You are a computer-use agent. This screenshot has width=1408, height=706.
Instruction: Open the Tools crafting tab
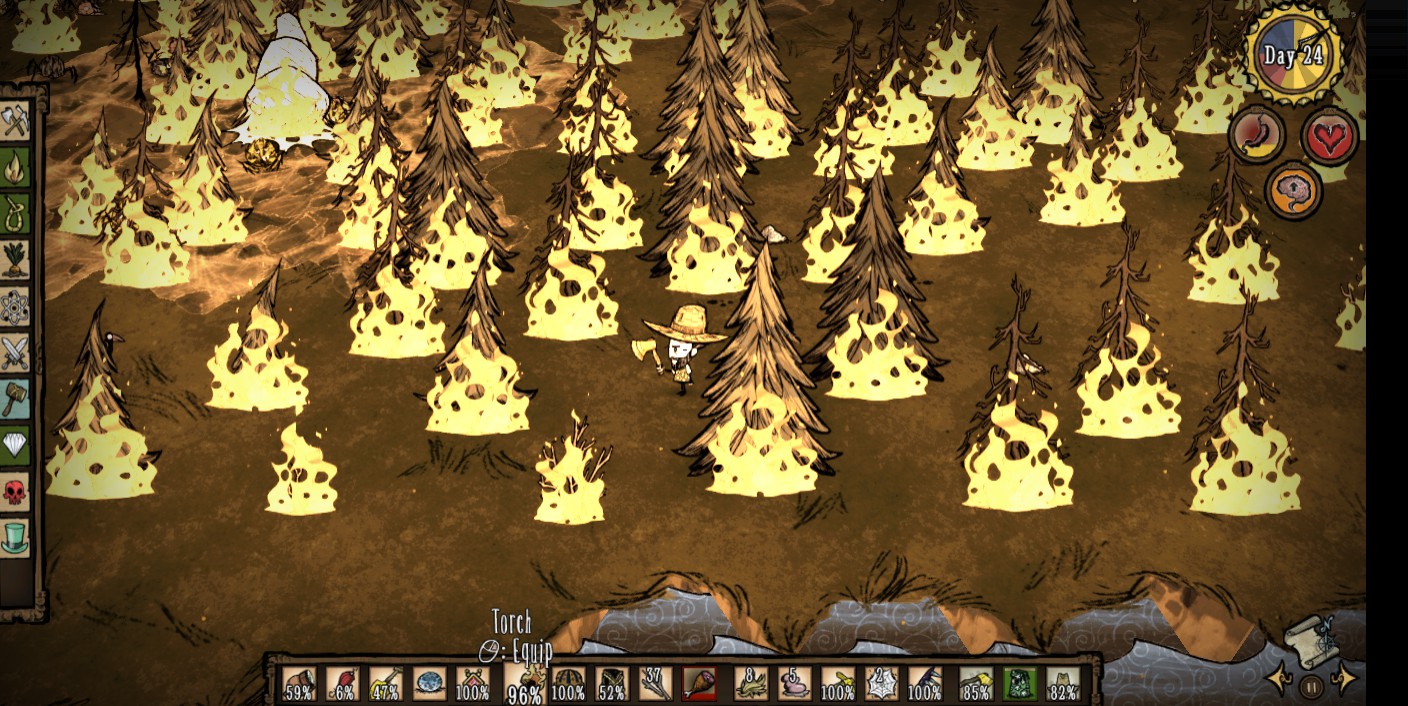pyautogui.click(x=15, y=122)
